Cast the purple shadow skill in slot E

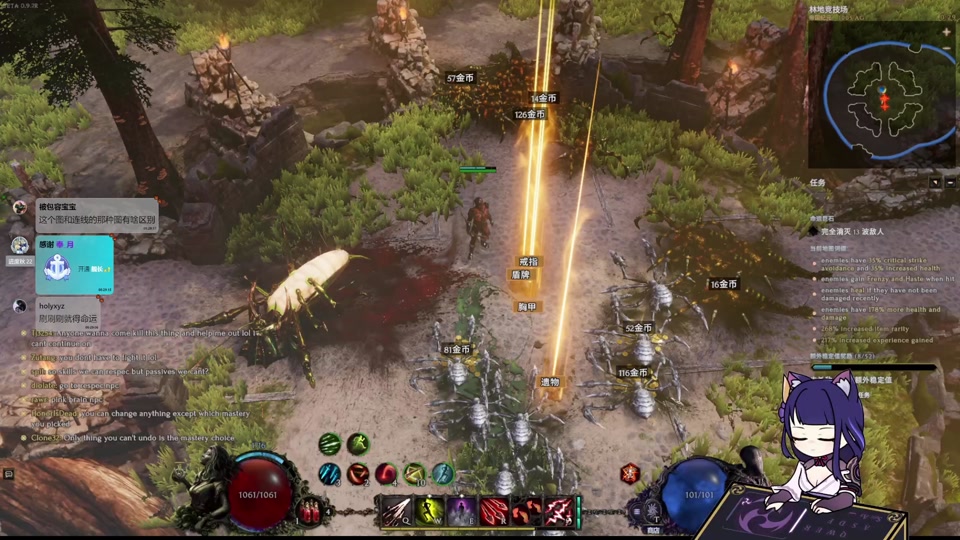pos(462,511)
